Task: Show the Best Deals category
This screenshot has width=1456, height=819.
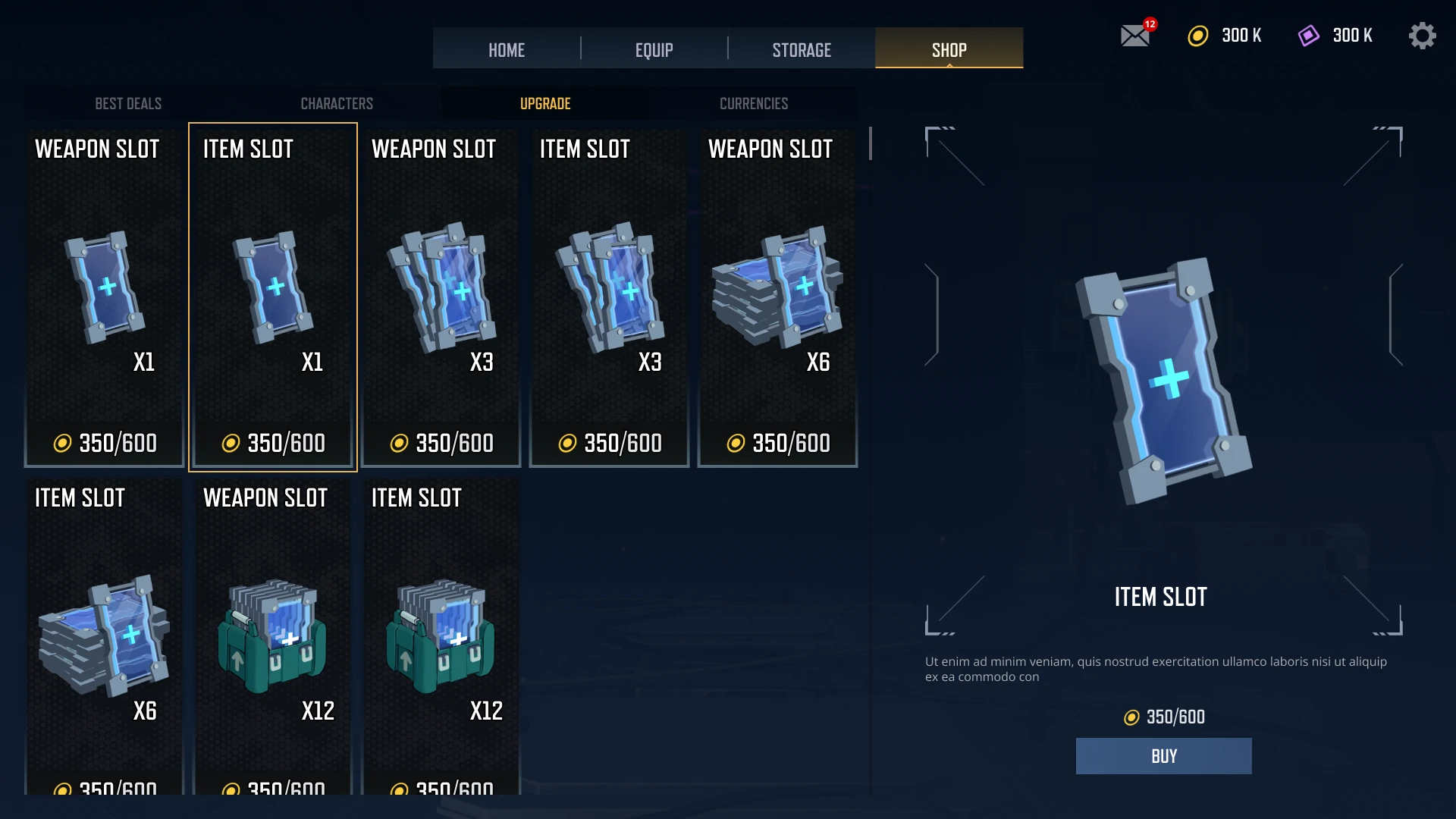Action: tap(128, 103)
